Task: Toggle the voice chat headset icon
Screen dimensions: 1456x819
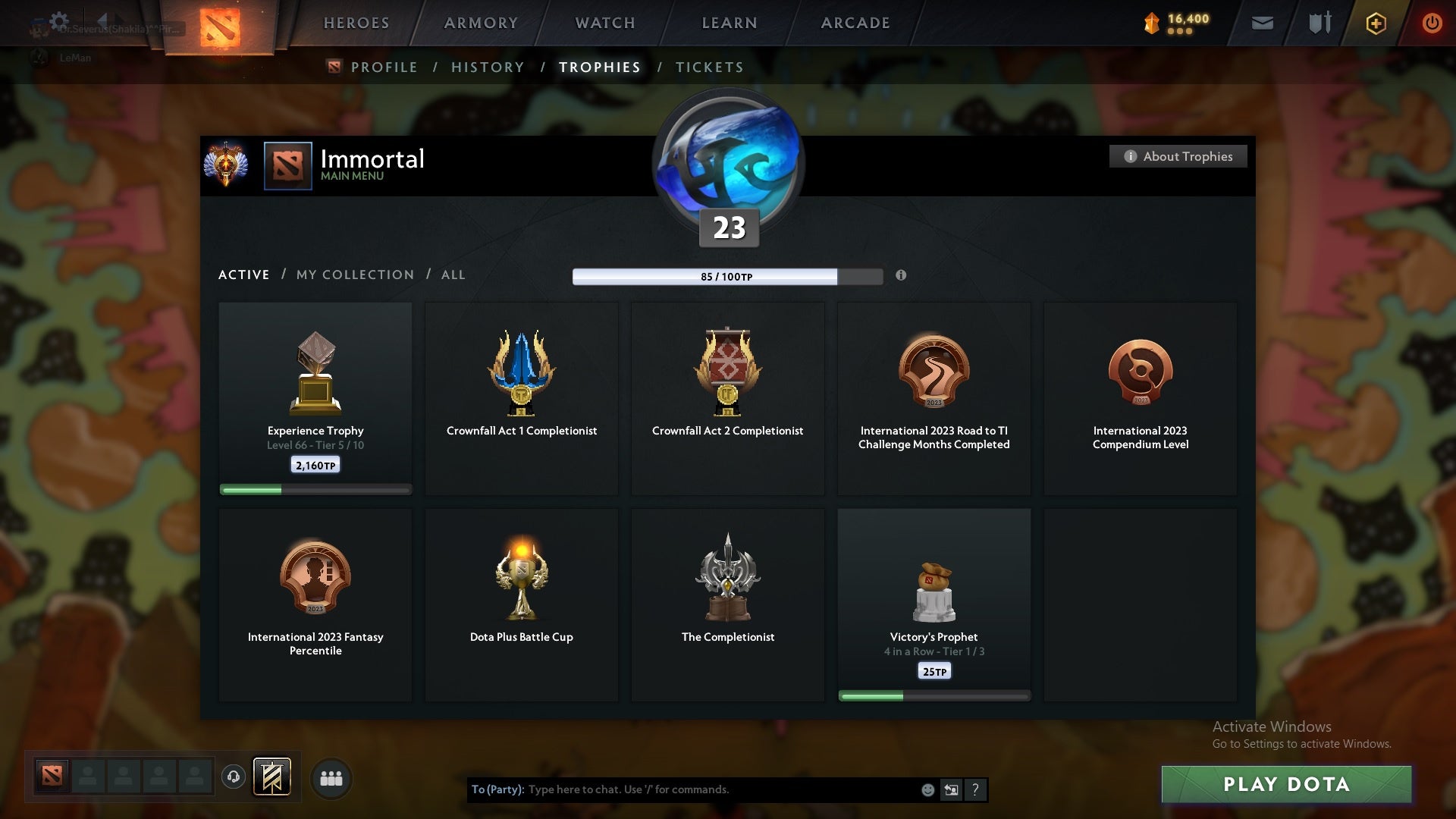Action: coord(234,778)
